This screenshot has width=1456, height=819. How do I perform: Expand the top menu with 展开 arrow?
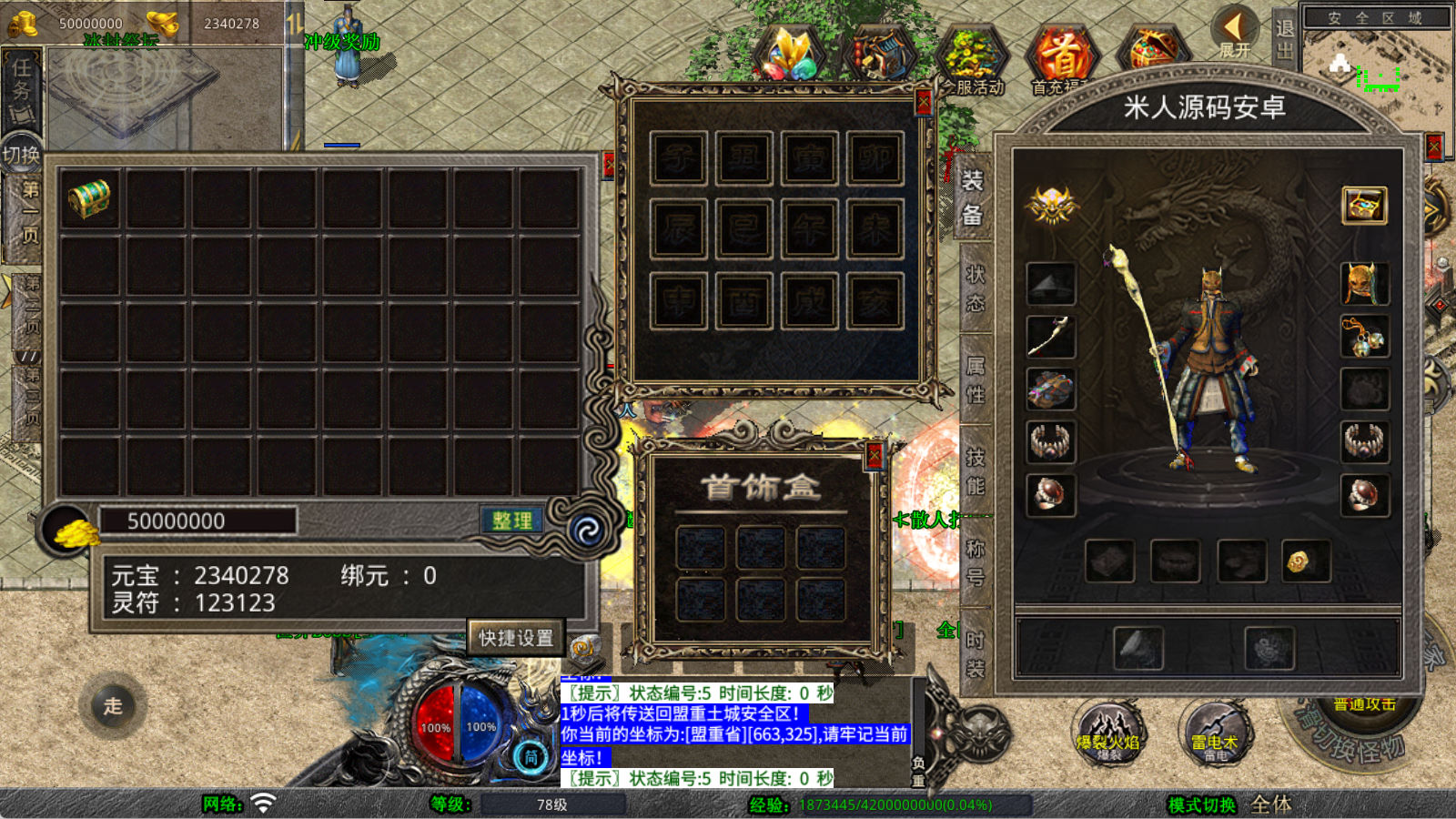(x=1236, y=34)
